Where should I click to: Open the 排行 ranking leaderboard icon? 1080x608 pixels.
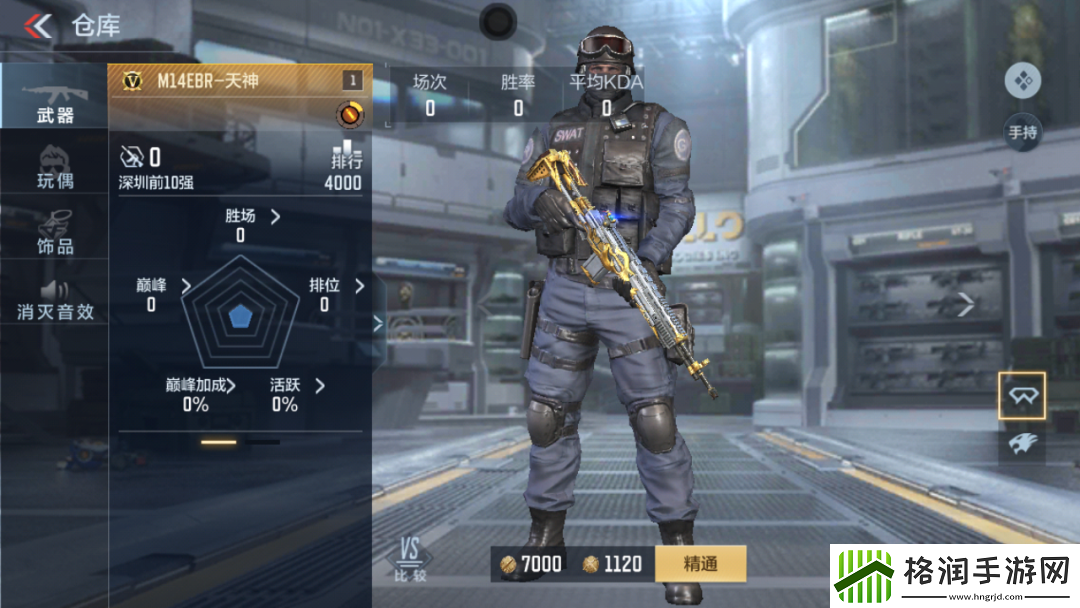(x=346, y=155)
